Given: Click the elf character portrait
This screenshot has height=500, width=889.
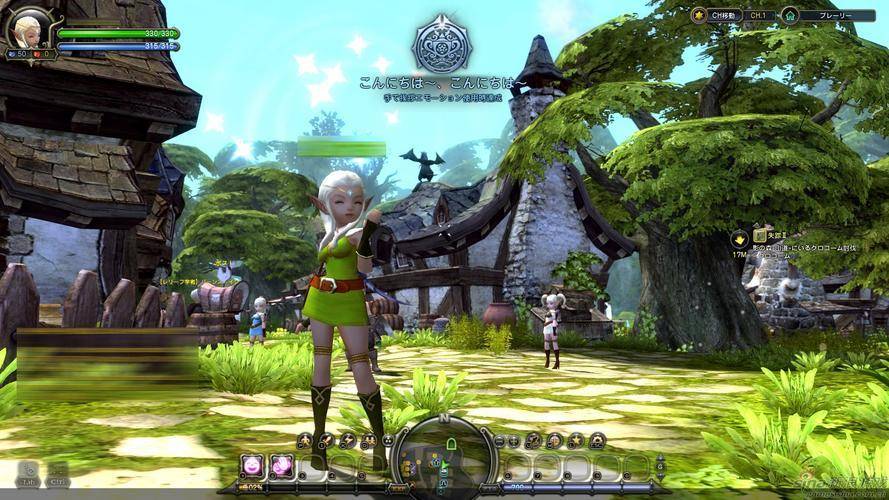Looking at the screenshot, I should tap(29, 28).
